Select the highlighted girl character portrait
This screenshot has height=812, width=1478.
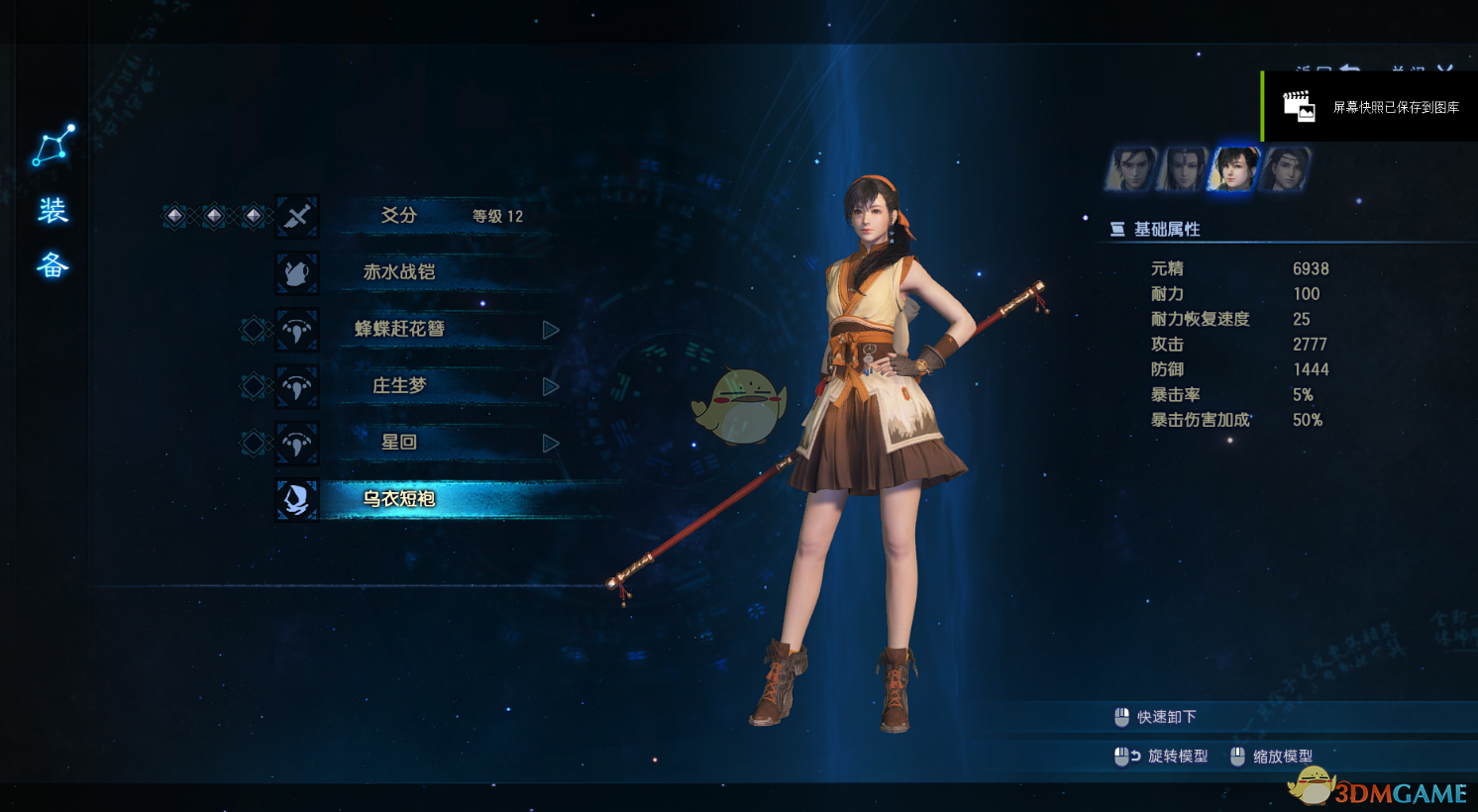click(x=1233, y=168)
